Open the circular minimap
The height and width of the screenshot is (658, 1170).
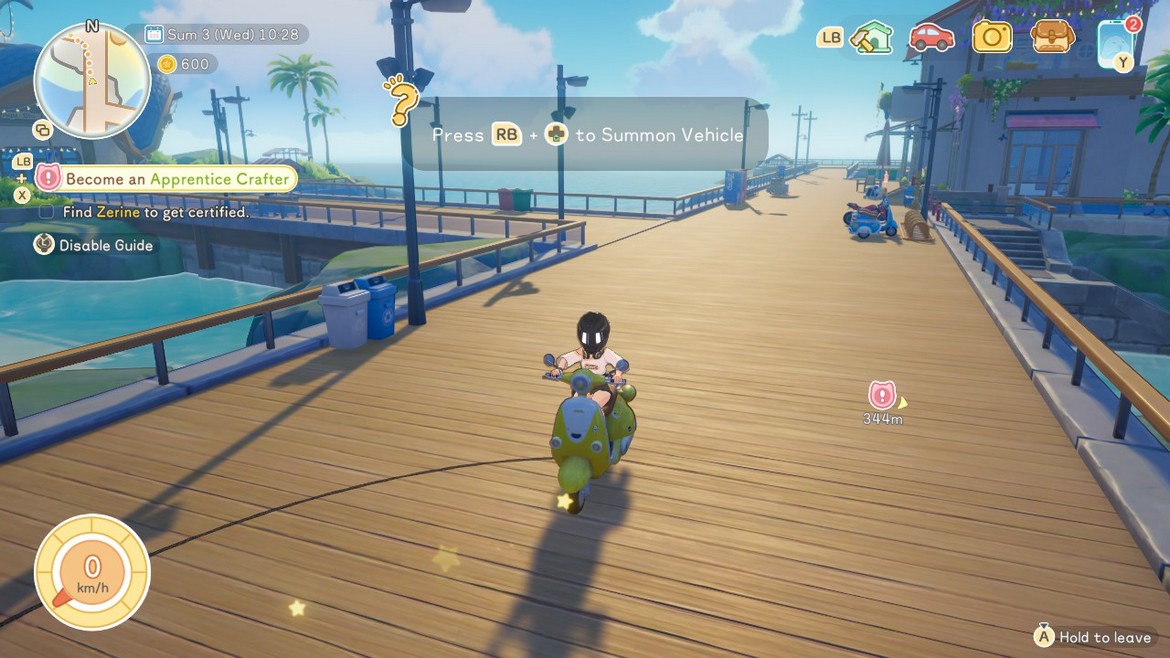pos(92,82)
